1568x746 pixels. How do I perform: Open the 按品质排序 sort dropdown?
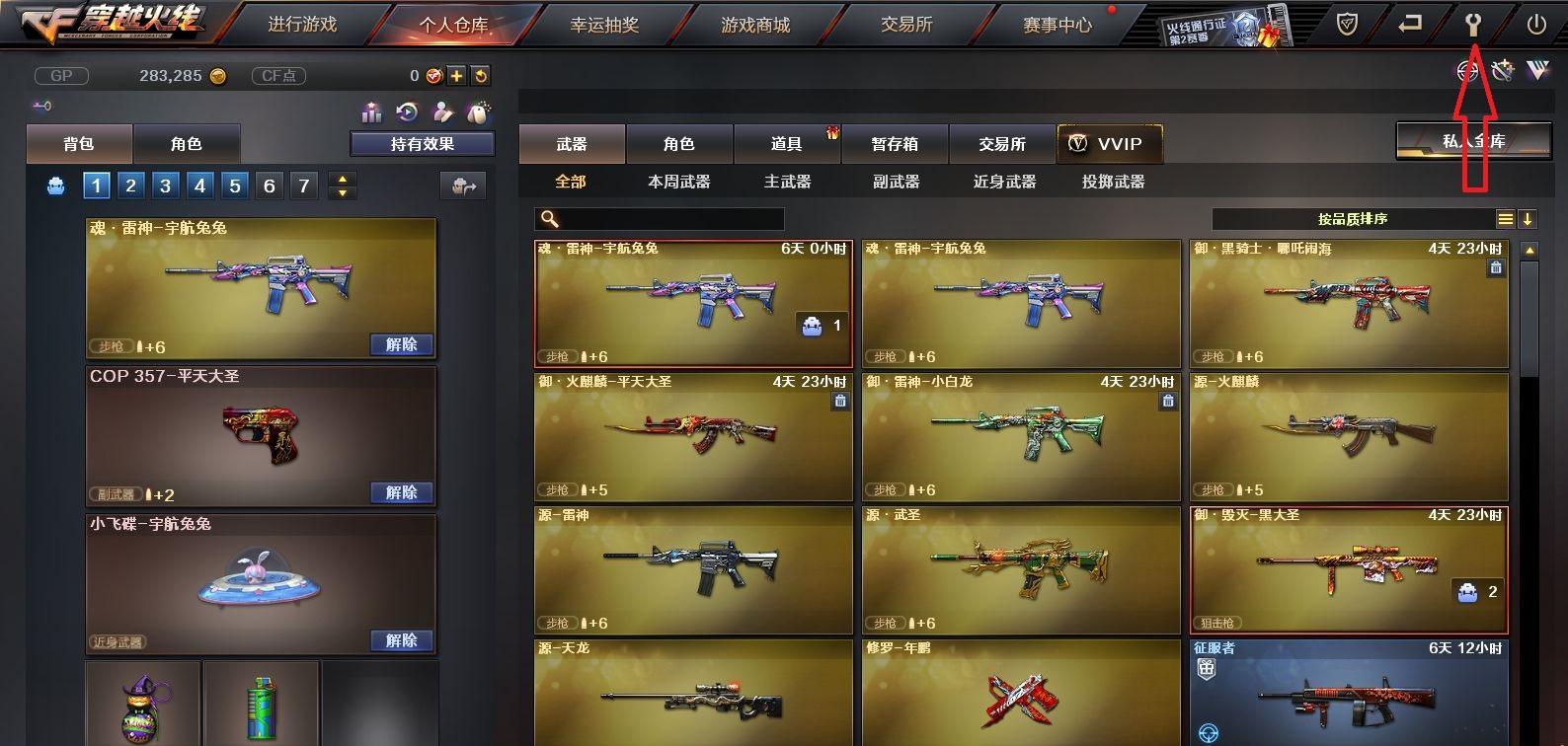tap(1356, 218)
